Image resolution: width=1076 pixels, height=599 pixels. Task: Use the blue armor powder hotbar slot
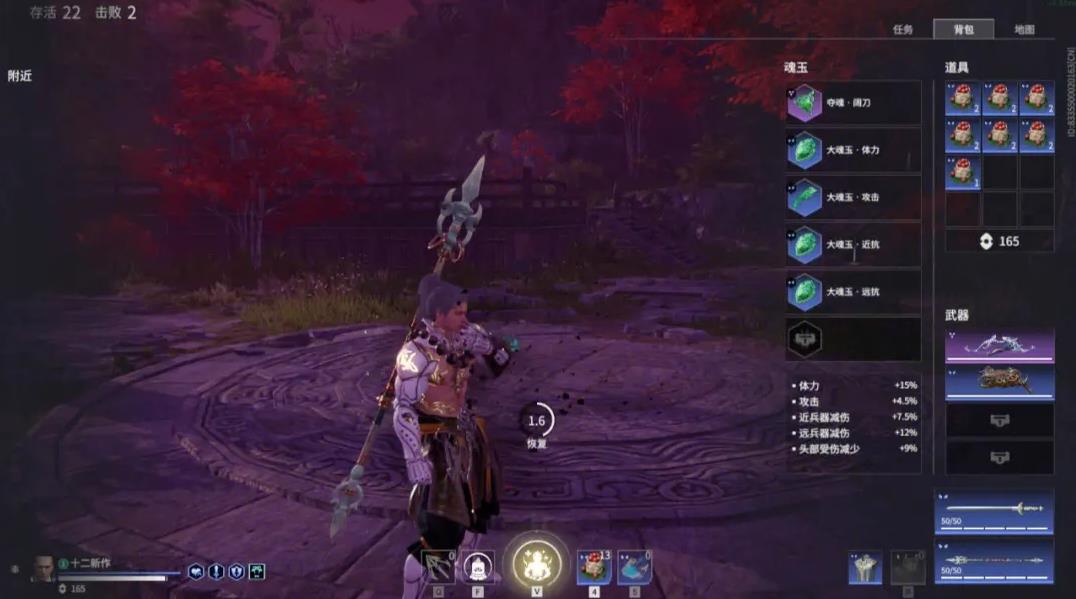[635, 567]
